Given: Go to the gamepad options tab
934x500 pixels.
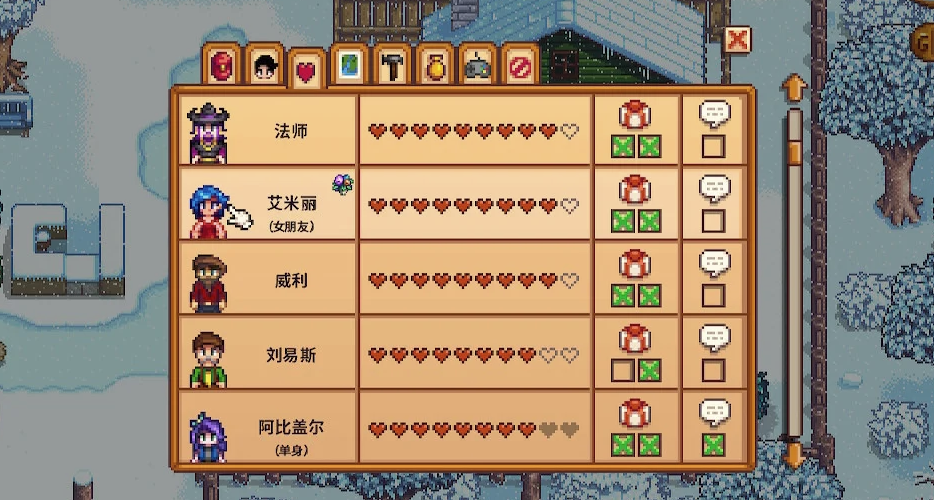Looking at the screenshot, I should 477,65.
